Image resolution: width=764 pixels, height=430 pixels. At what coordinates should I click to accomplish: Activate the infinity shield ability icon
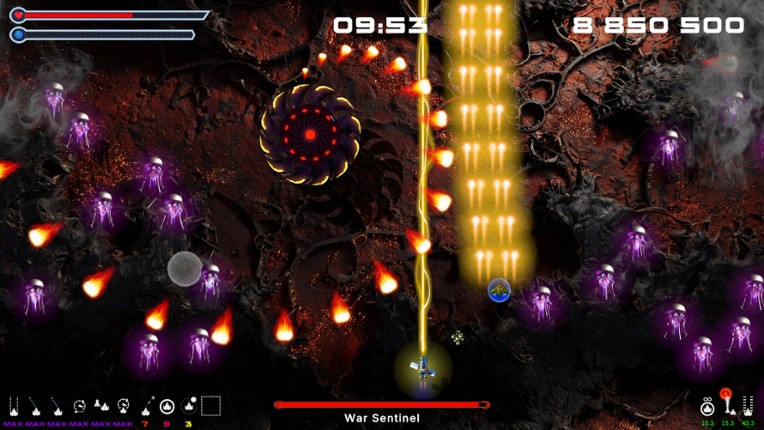click(708, 405)
